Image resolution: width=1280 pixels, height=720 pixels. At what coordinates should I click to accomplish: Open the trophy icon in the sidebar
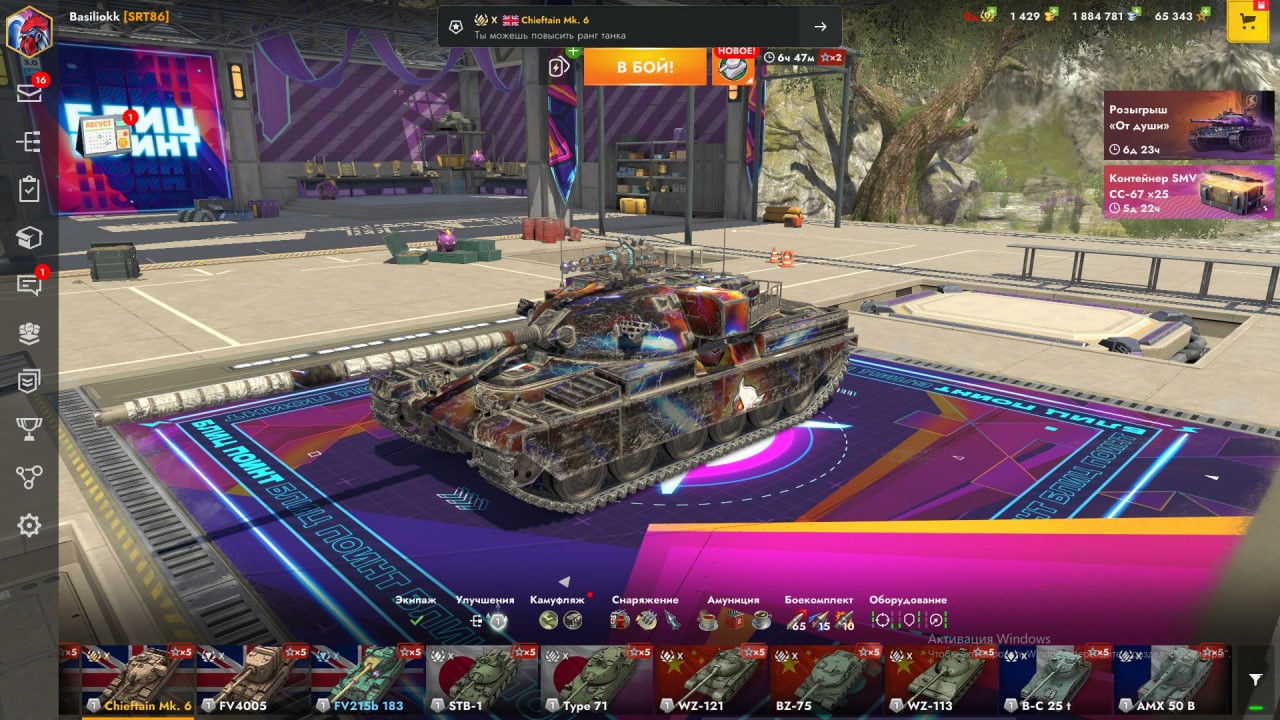[x=29, y=429]
